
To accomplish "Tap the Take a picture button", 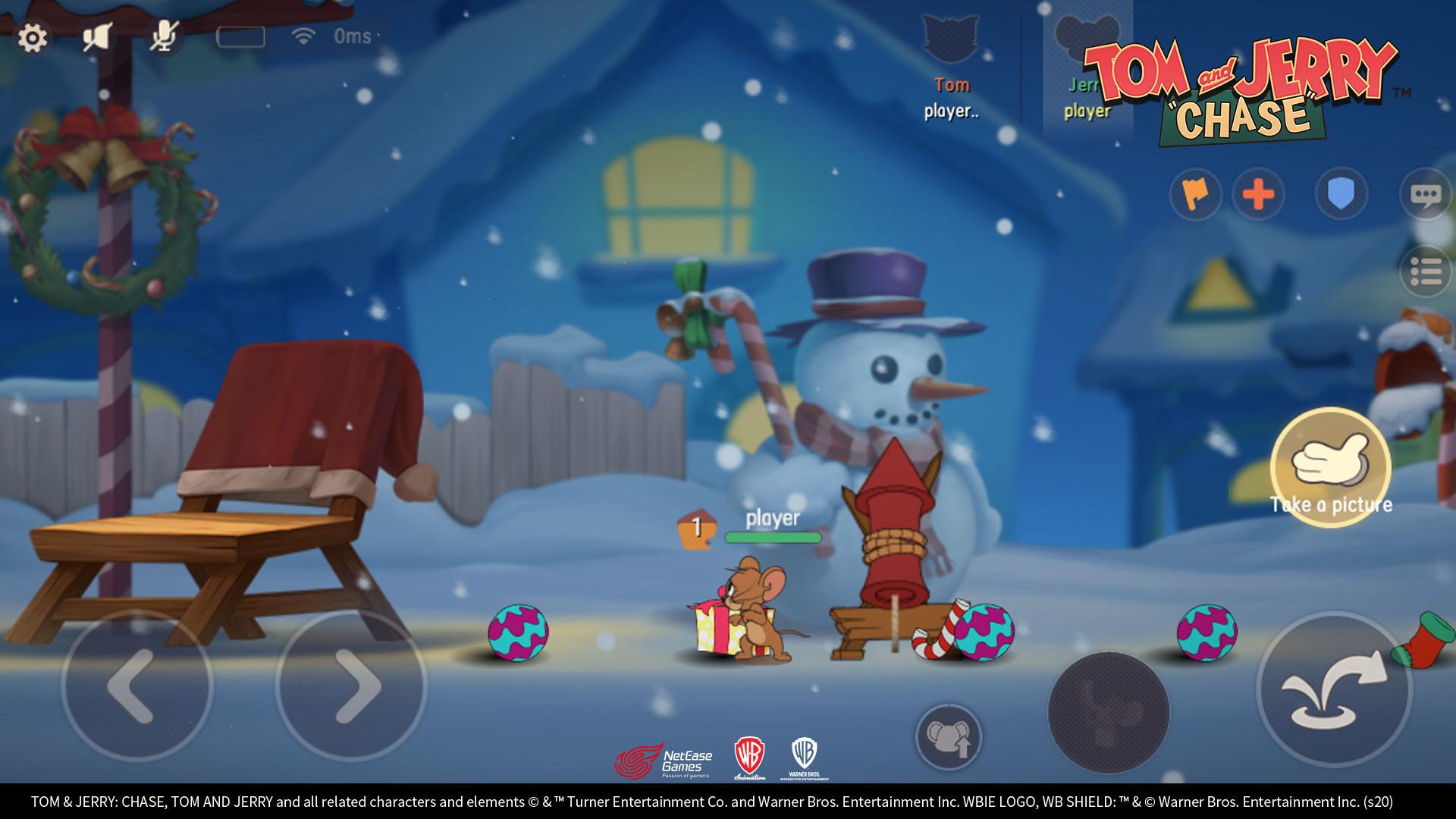I will pos(1331,466).
